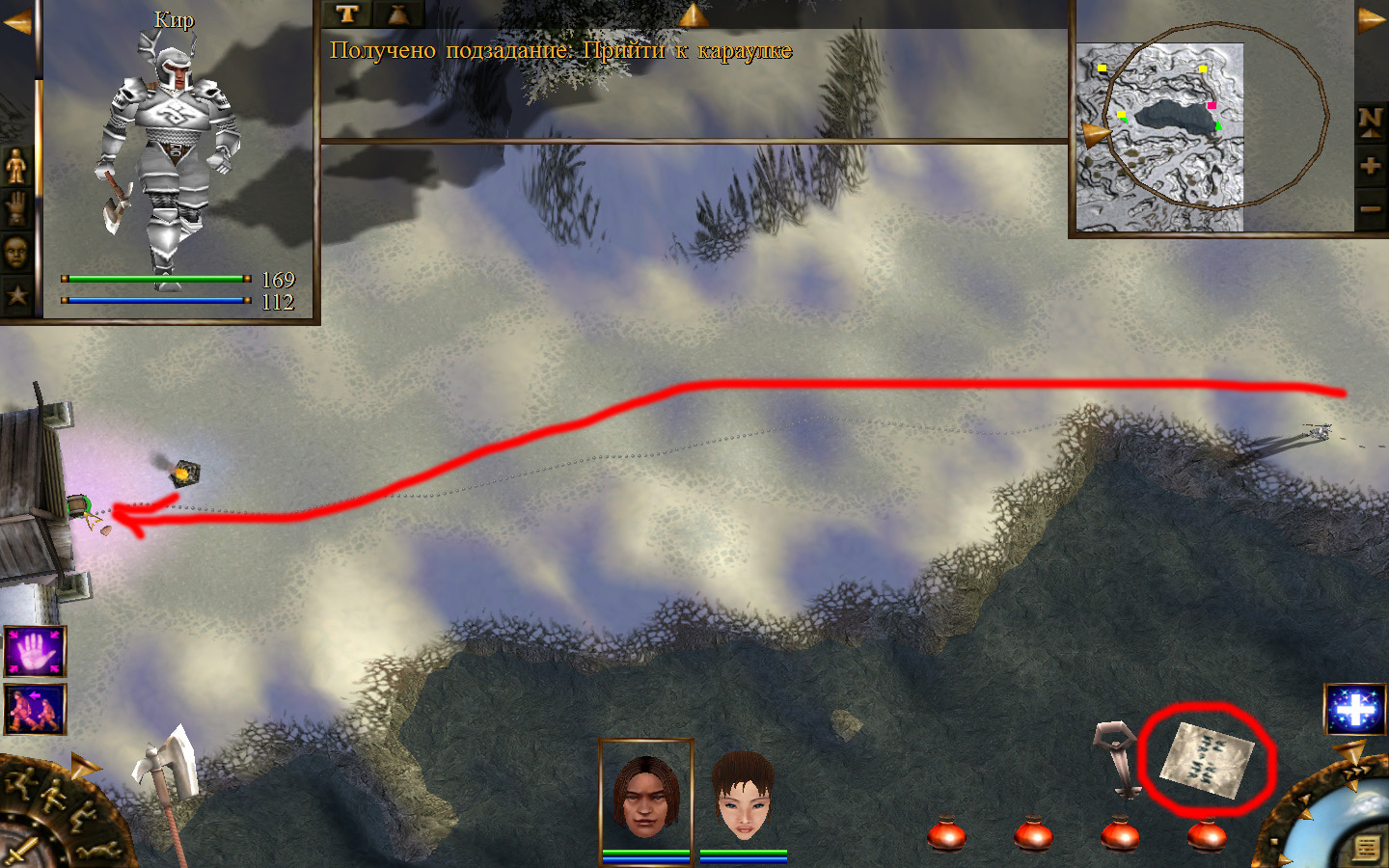Open the face panel icon
Image resolution: width=1389 pixels, height=868 pixels.
16,253
